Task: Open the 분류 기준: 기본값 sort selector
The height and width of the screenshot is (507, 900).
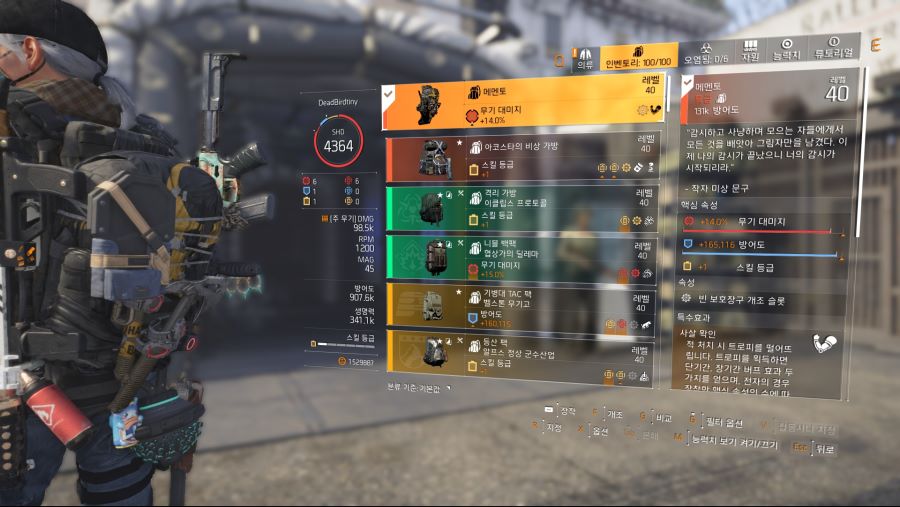Action: coord(420,387)
